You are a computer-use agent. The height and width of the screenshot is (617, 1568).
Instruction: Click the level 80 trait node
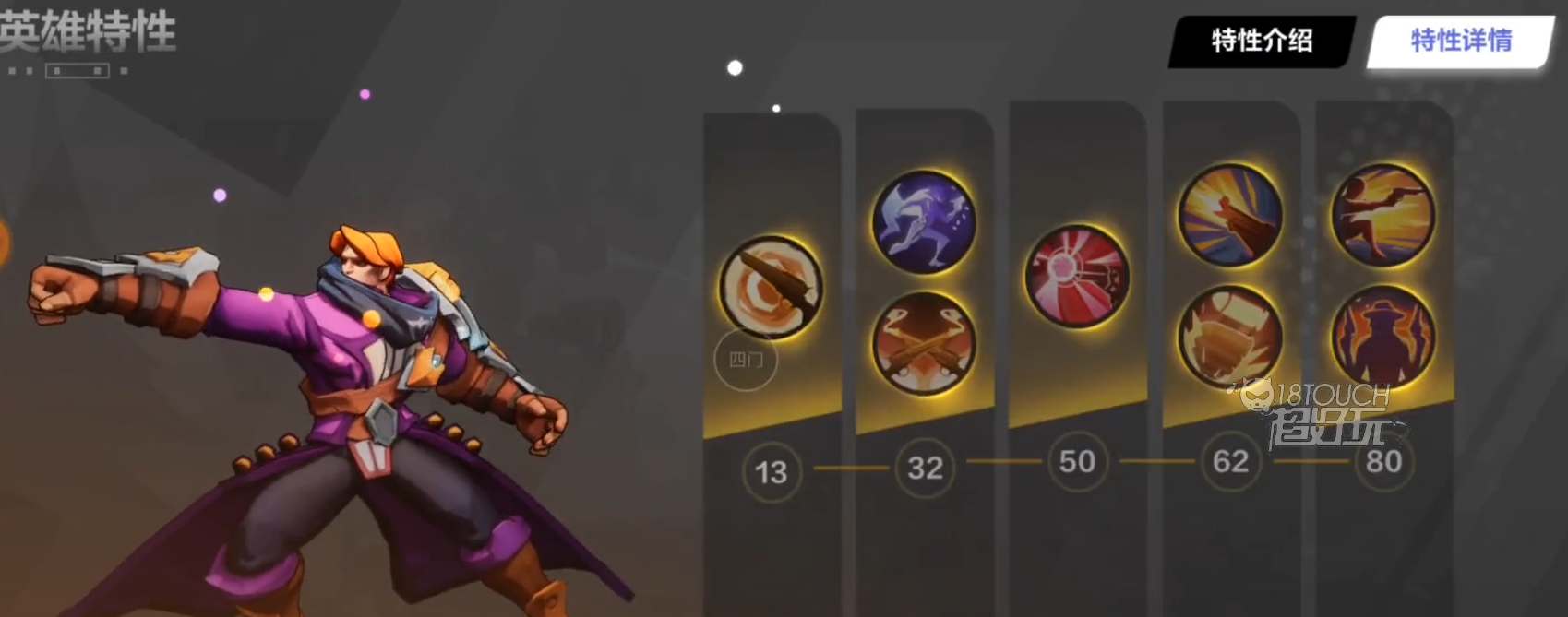point(1383,461)
